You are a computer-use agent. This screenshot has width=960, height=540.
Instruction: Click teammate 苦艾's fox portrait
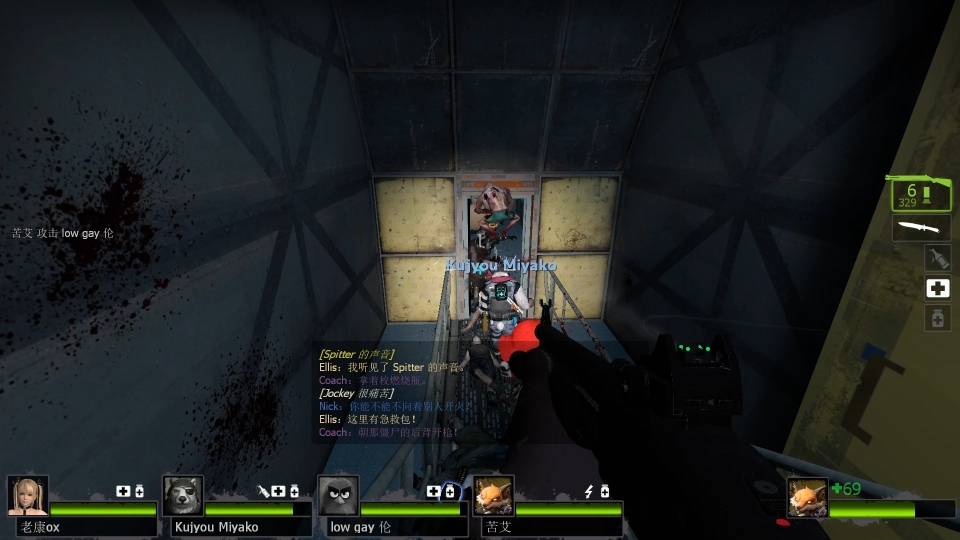493,495
